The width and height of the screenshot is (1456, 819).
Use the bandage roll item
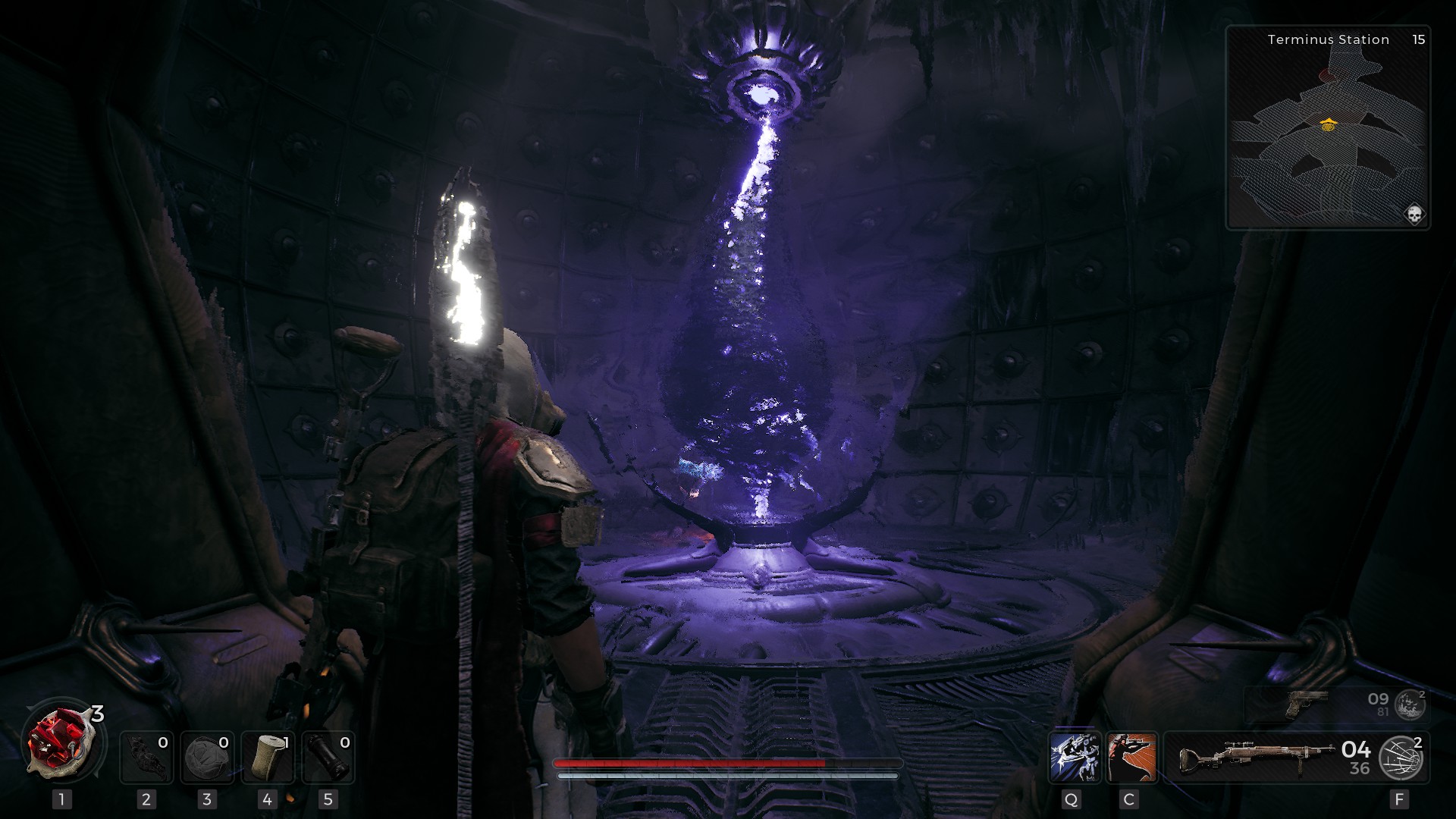pyautogui.click(x=267, y=757)
